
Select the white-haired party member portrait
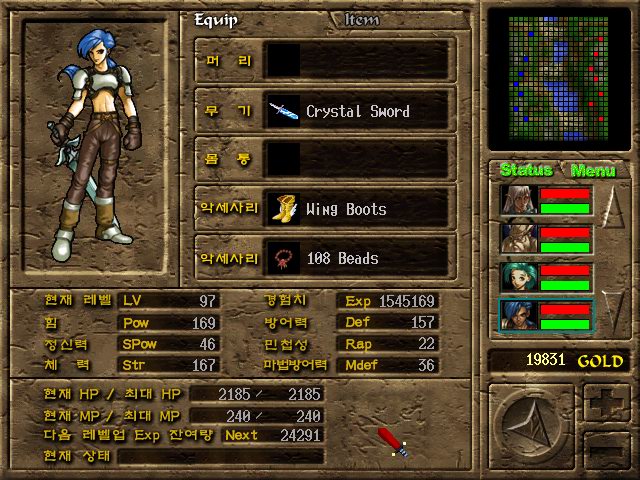pos(519,200)
